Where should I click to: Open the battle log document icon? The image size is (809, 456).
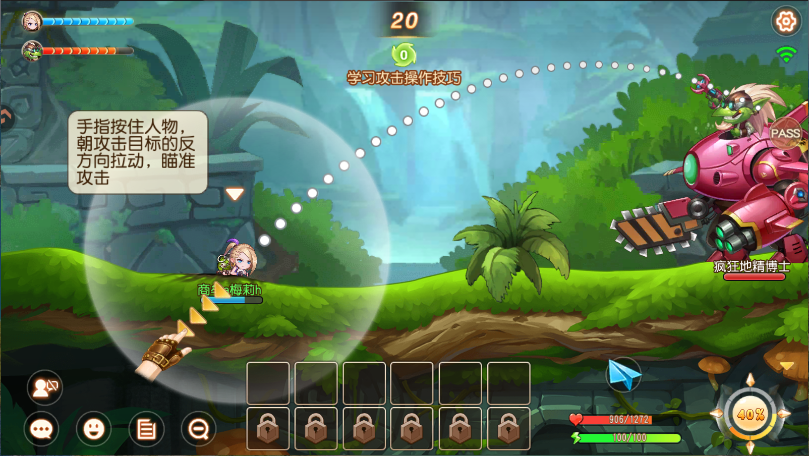[x=147, y=429]
